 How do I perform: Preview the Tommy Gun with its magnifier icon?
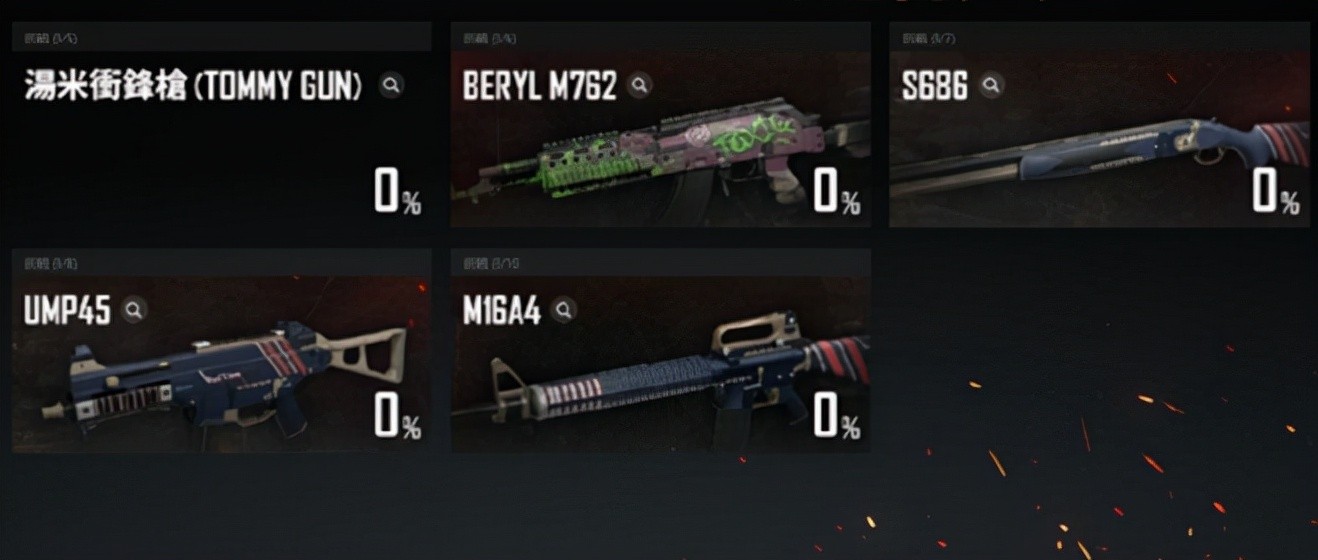(392, 85)
